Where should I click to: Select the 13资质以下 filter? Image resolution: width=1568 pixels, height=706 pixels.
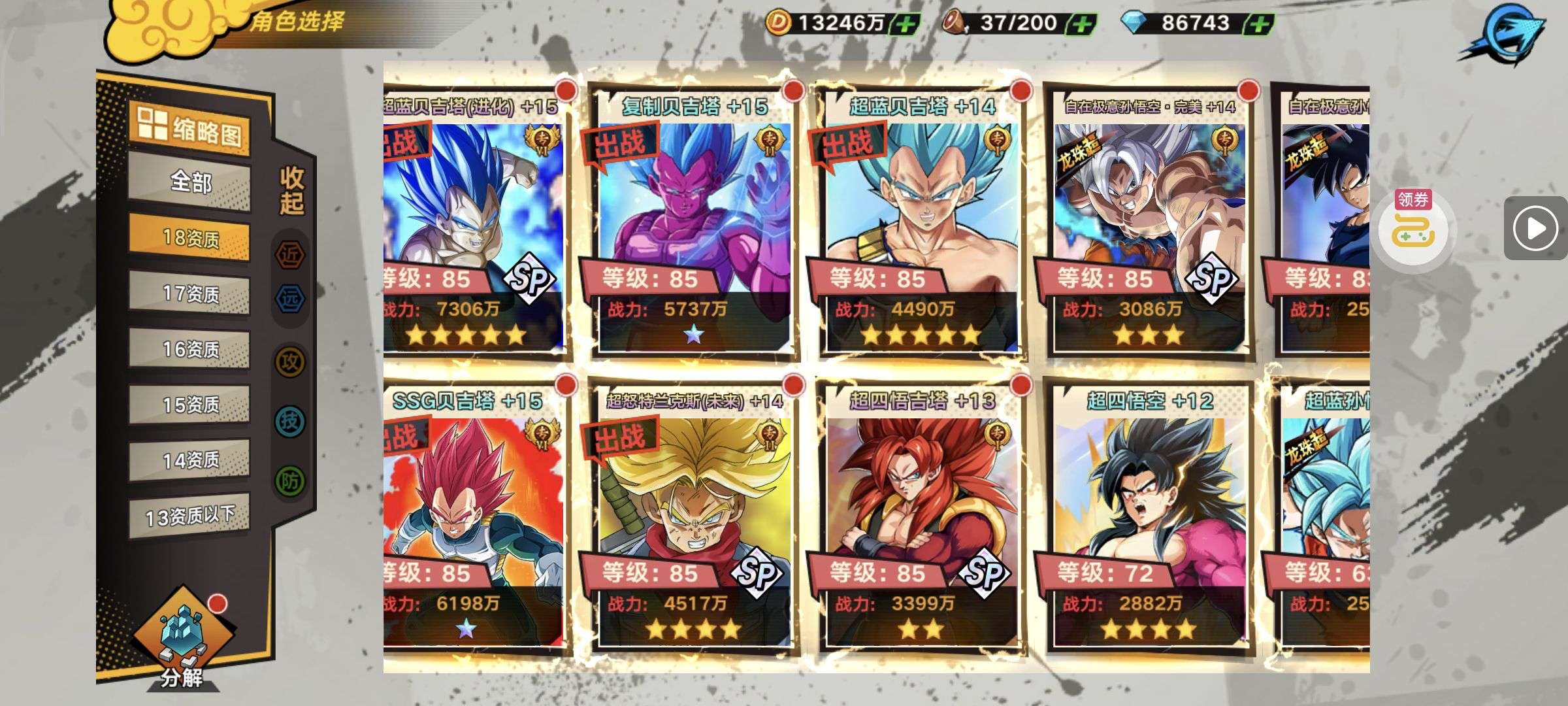pyautogui.click(x=190, y=516)
